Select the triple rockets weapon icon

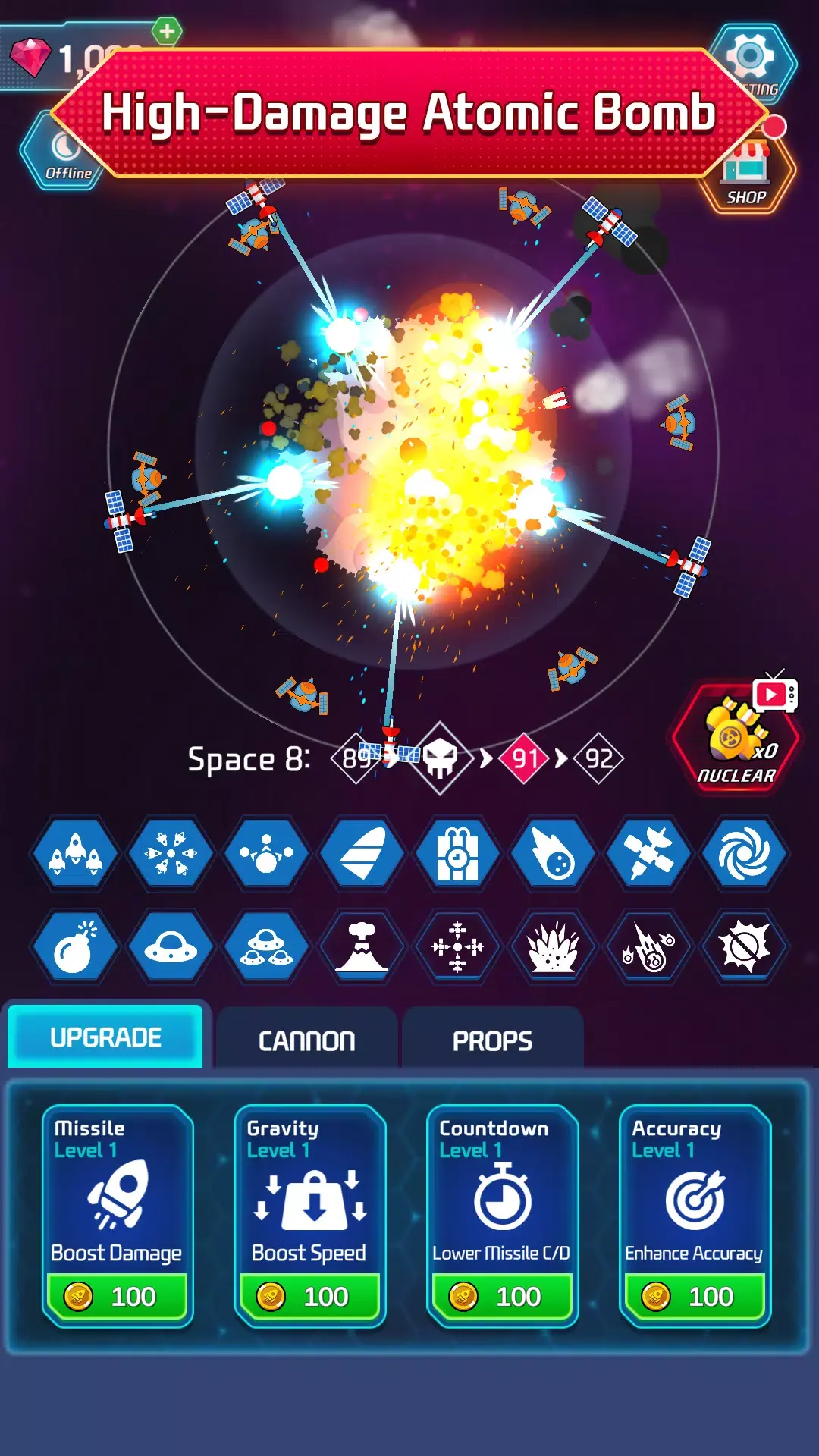coord(75,855)
